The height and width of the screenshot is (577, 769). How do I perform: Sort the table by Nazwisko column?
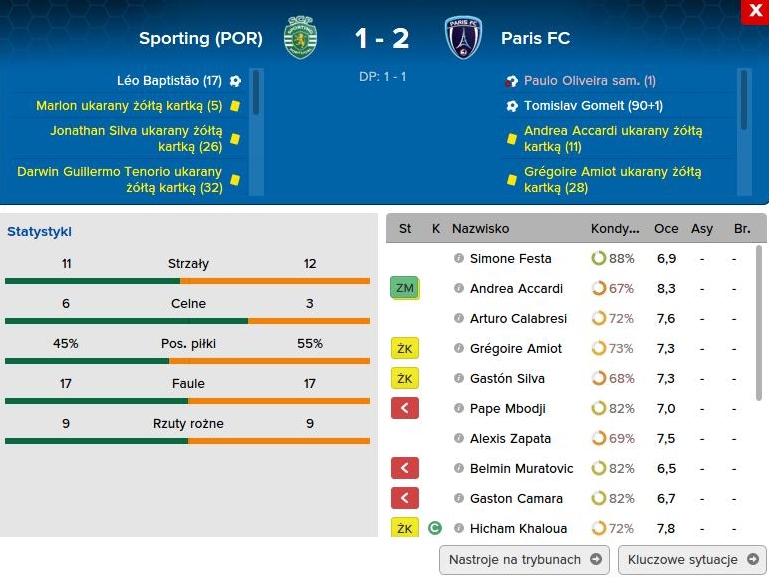480,229
